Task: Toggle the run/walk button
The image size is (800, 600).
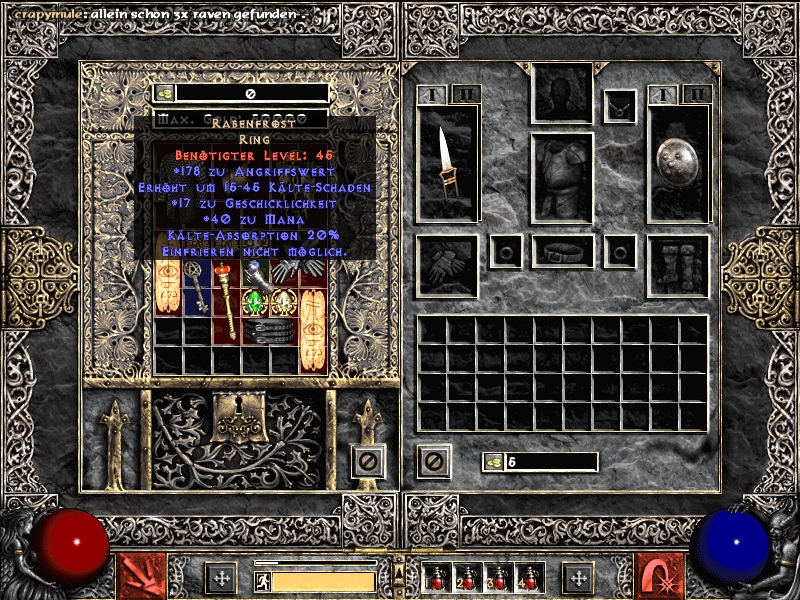Action: point(262,580)
